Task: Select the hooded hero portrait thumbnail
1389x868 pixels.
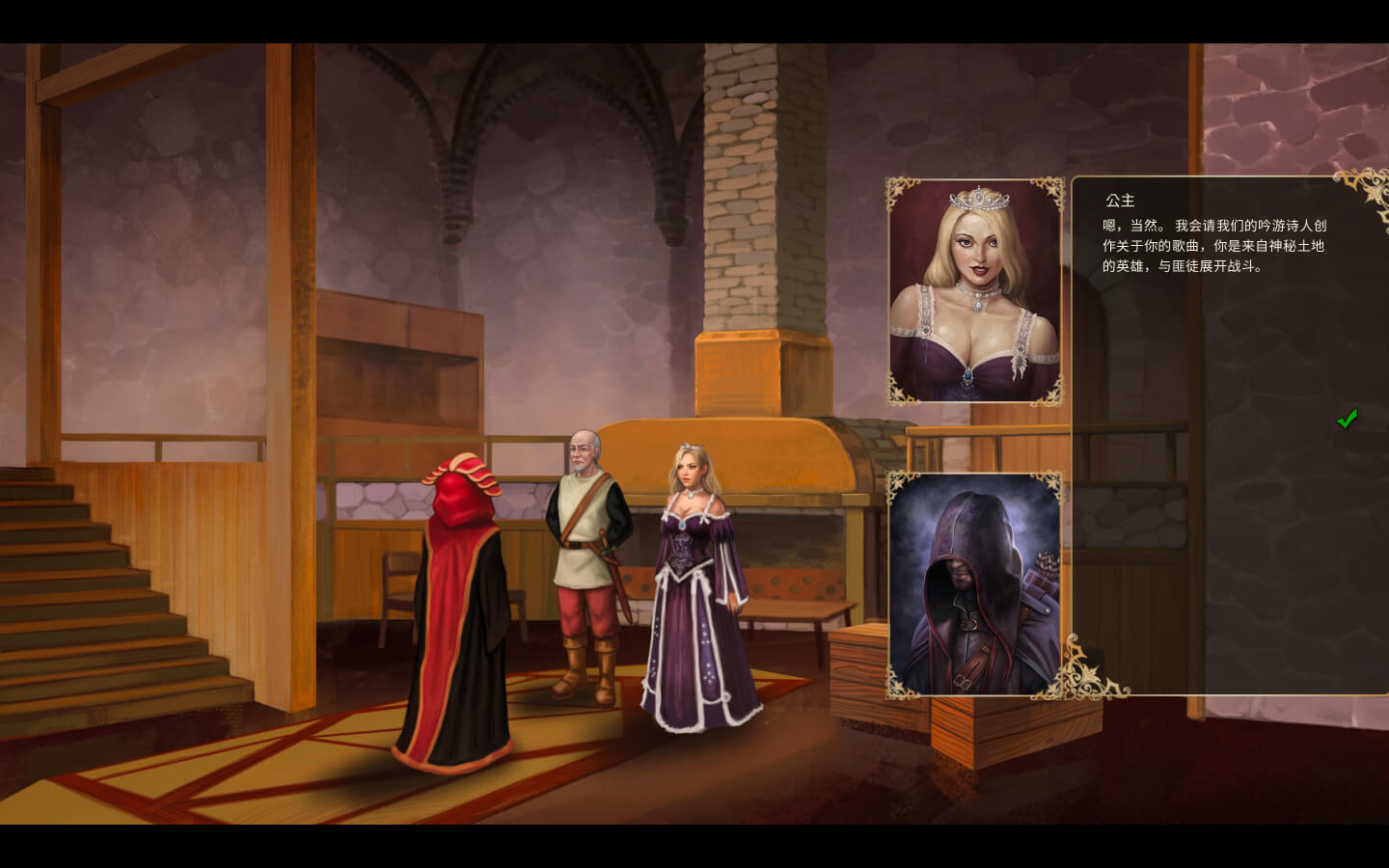Action: [974, 584]
